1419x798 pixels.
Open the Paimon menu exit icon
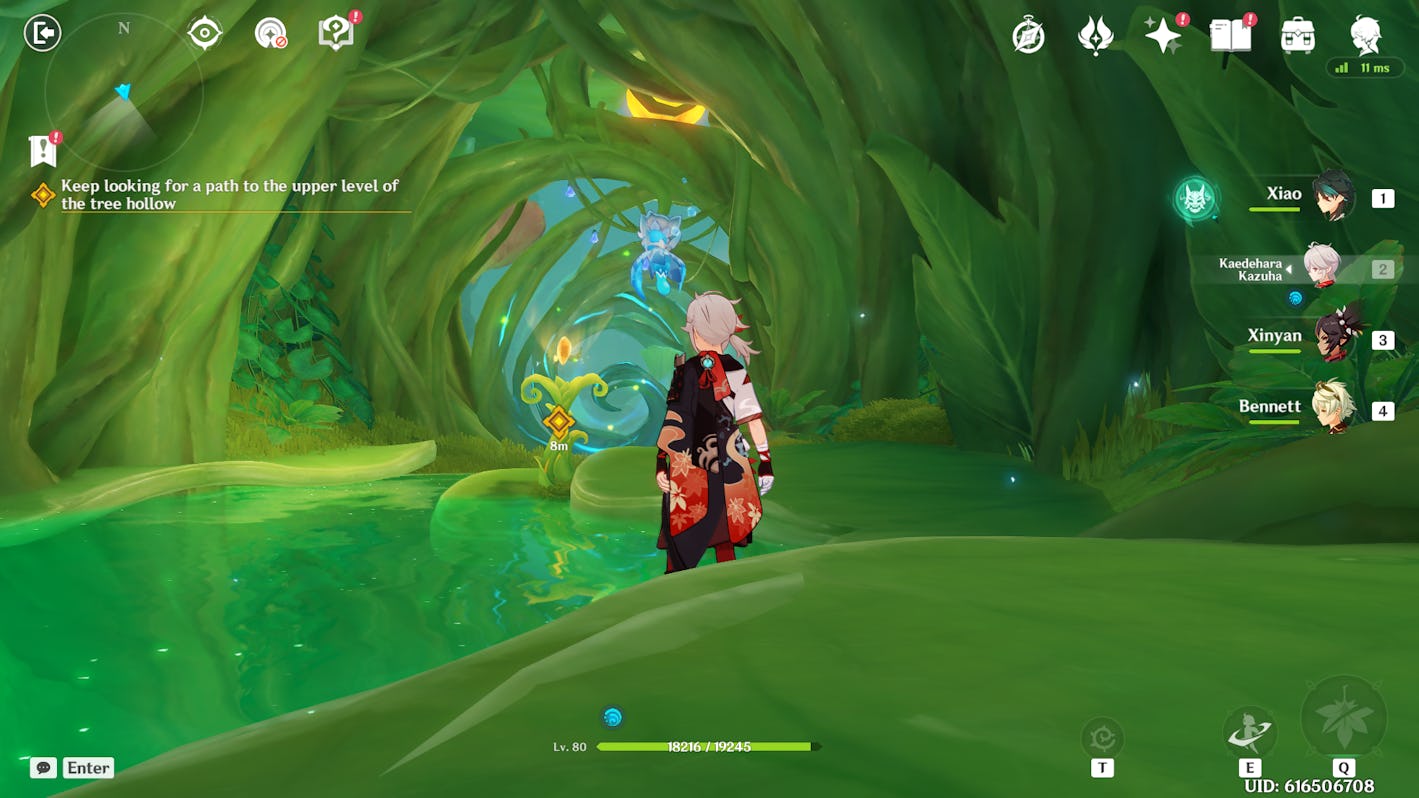pyautogui.click(x=42, y=33)
